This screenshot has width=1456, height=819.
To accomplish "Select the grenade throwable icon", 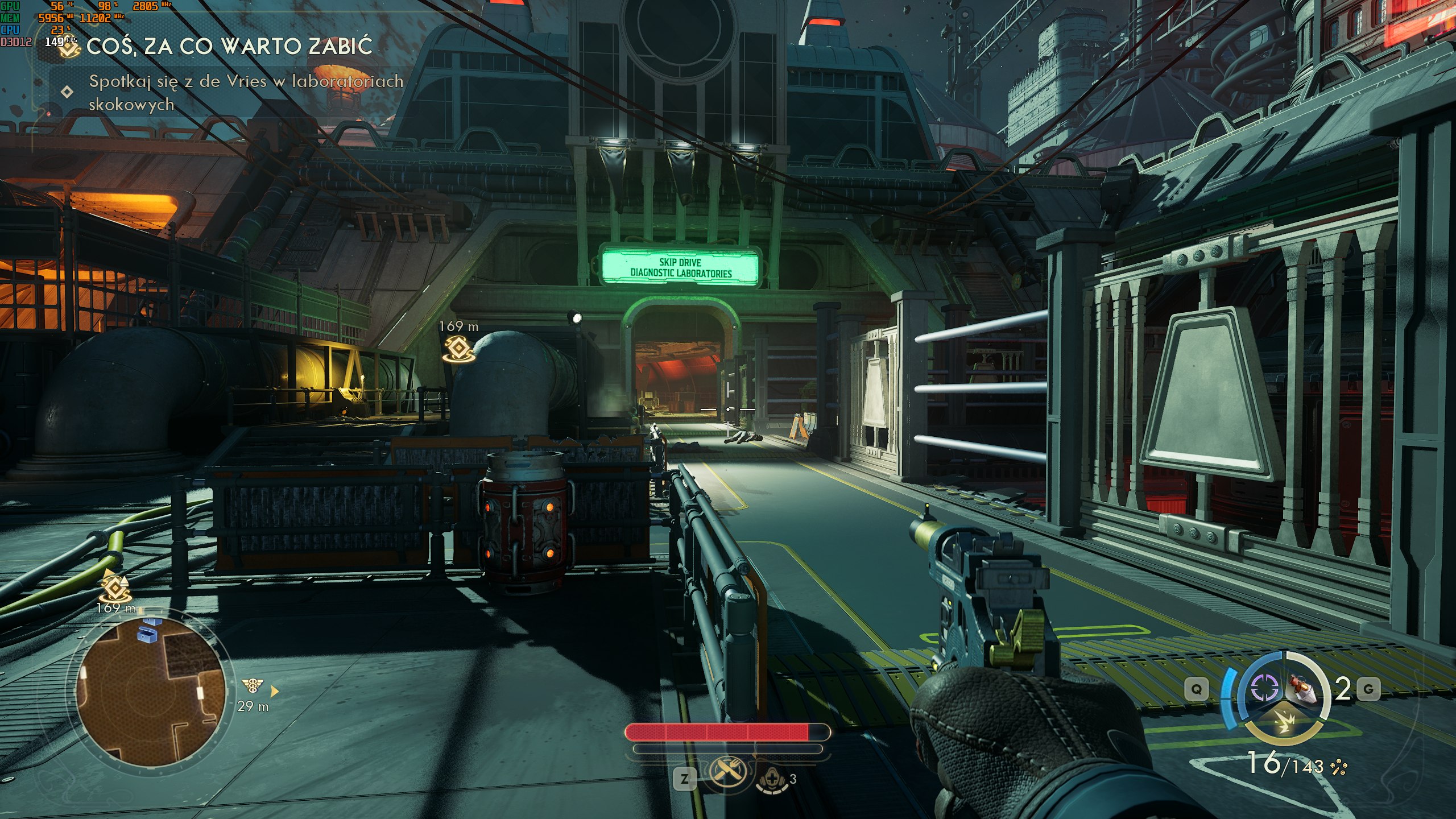I will point(1303,689).
